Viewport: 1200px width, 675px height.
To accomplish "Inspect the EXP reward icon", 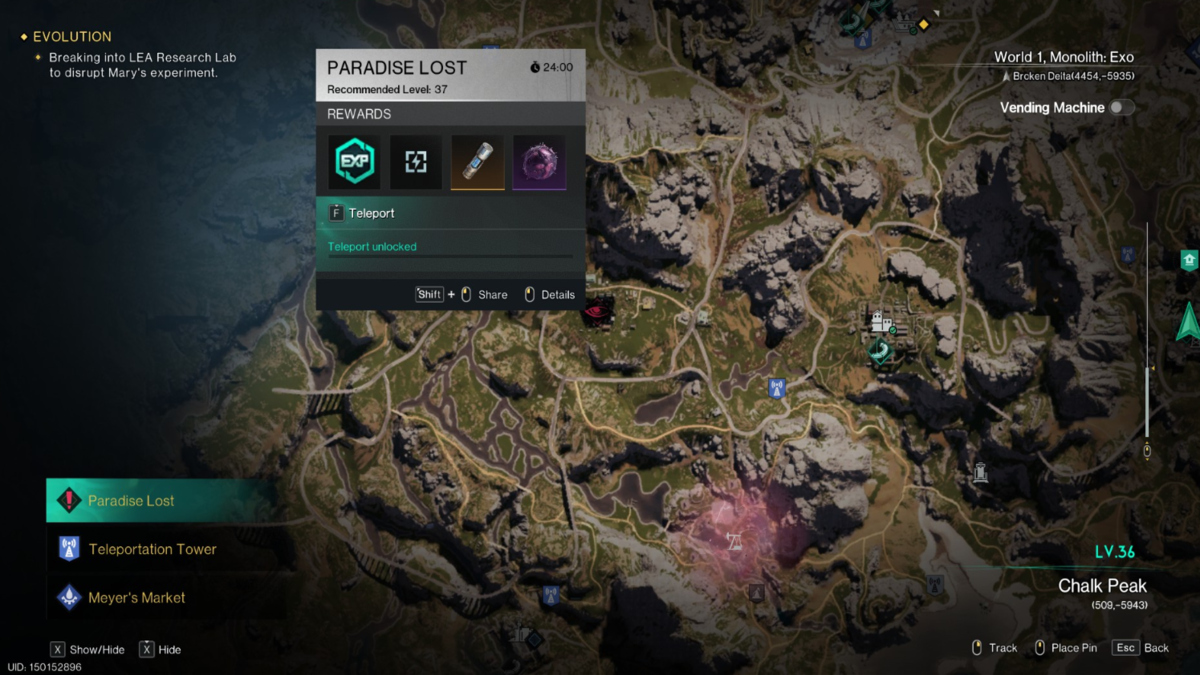I will click(354, 163).
